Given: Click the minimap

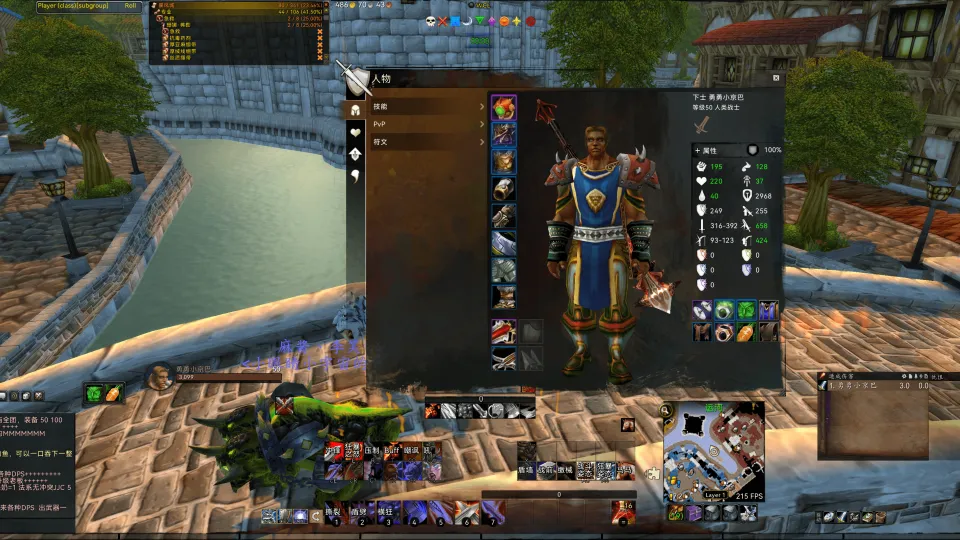Looking at the screenshot, I should tap(714, 449).
